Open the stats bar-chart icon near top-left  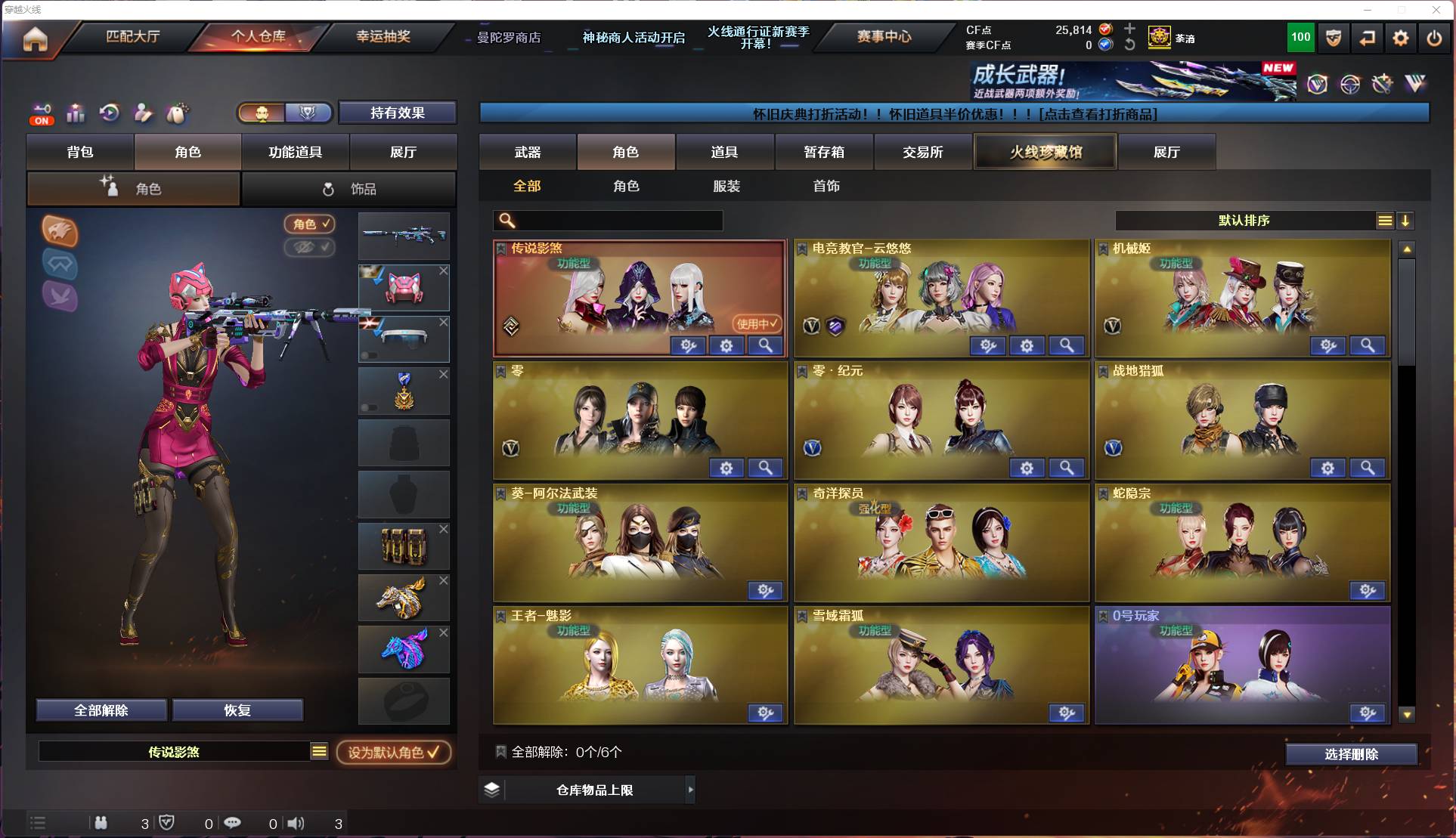76,113
